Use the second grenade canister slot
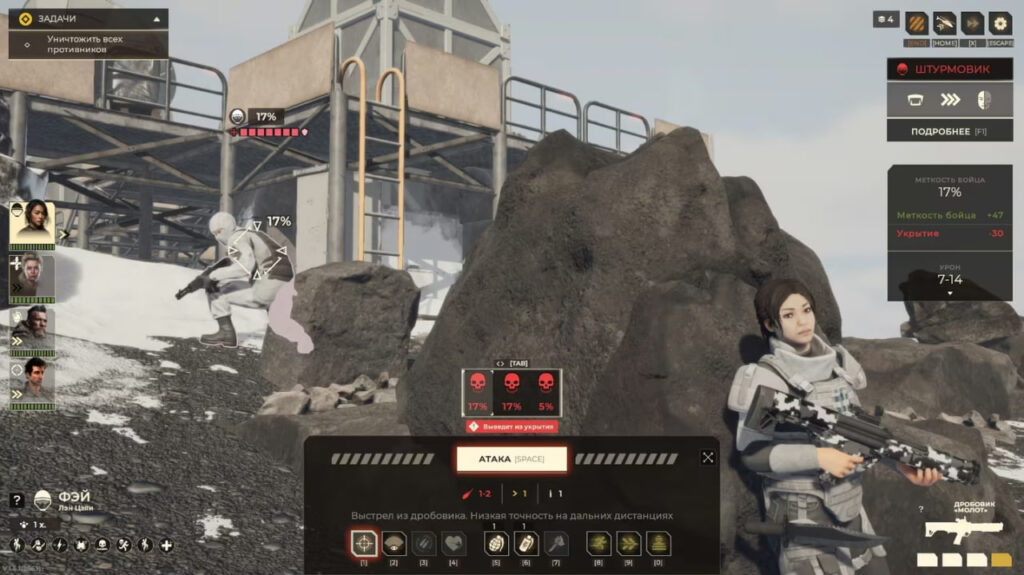This screenshot has width=1024, height=575. (526, 544)
